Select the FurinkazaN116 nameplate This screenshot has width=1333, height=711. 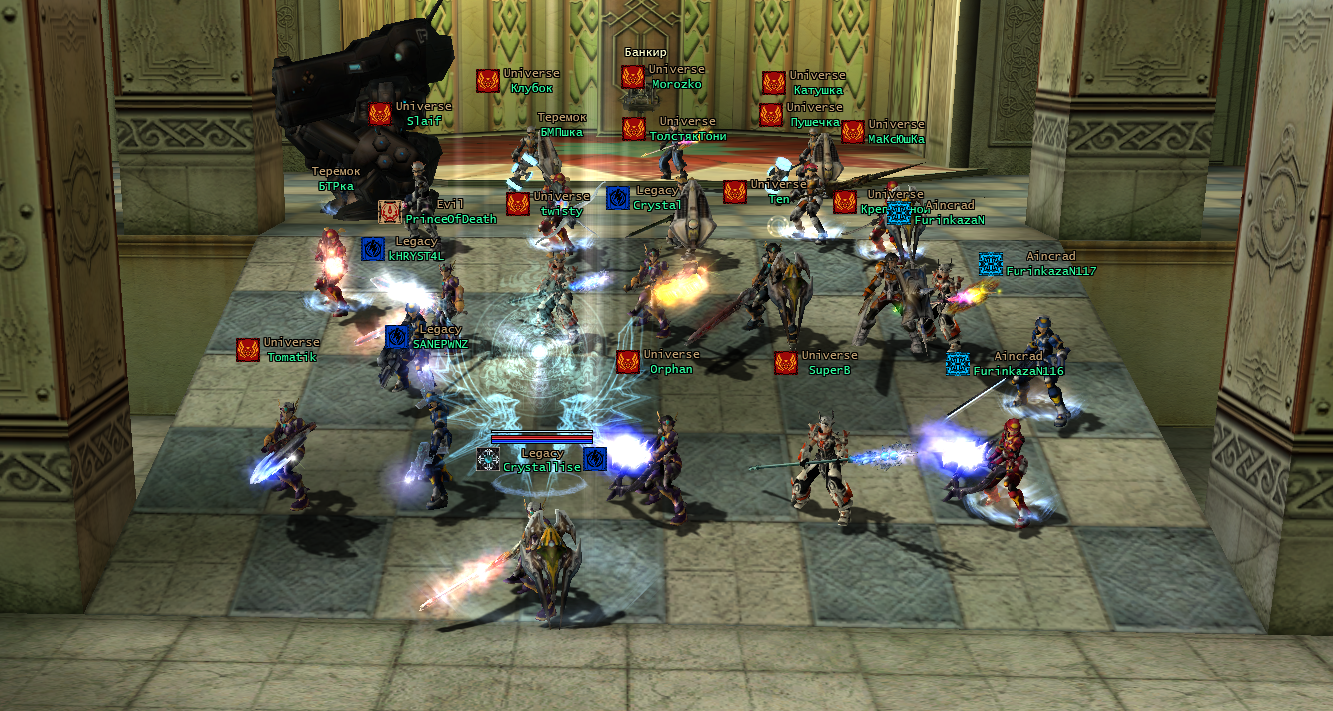pyautogui.click(x=1018, y=371)
